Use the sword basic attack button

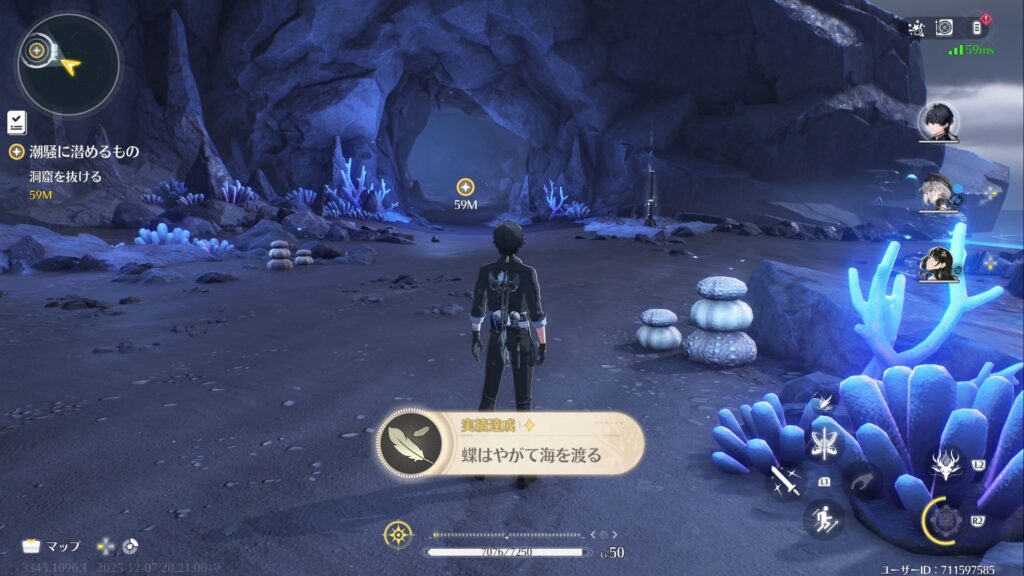click(x=785, y=482)
